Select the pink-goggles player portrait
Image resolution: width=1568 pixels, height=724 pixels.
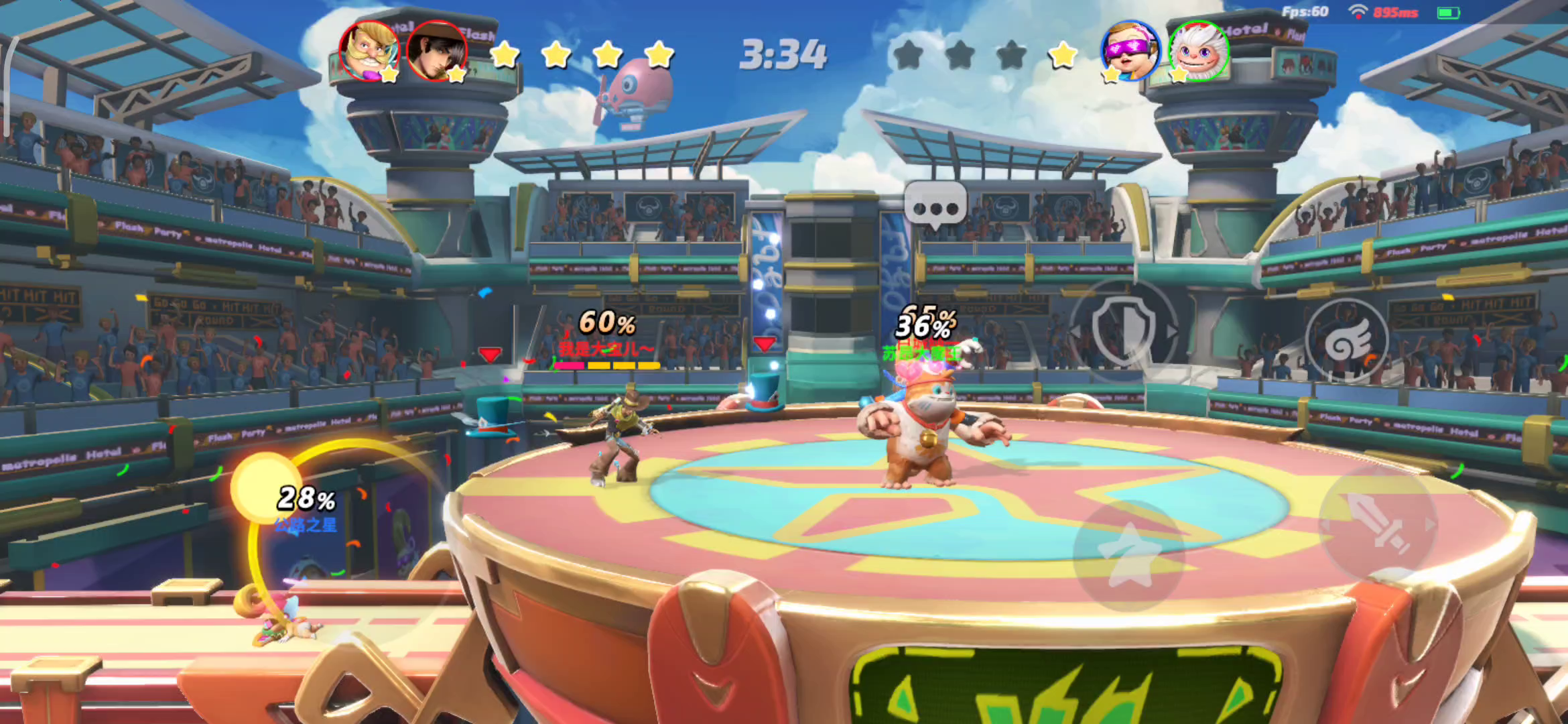[x=1130, y=51]
